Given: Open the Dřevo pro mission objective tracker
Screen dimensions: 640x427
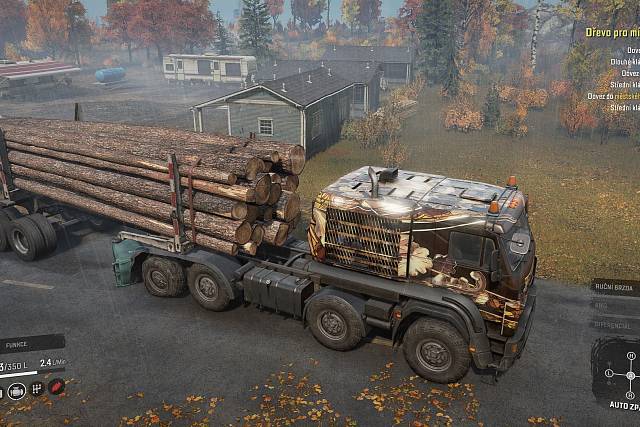Looking at the screenshot, I should point(612,33).
